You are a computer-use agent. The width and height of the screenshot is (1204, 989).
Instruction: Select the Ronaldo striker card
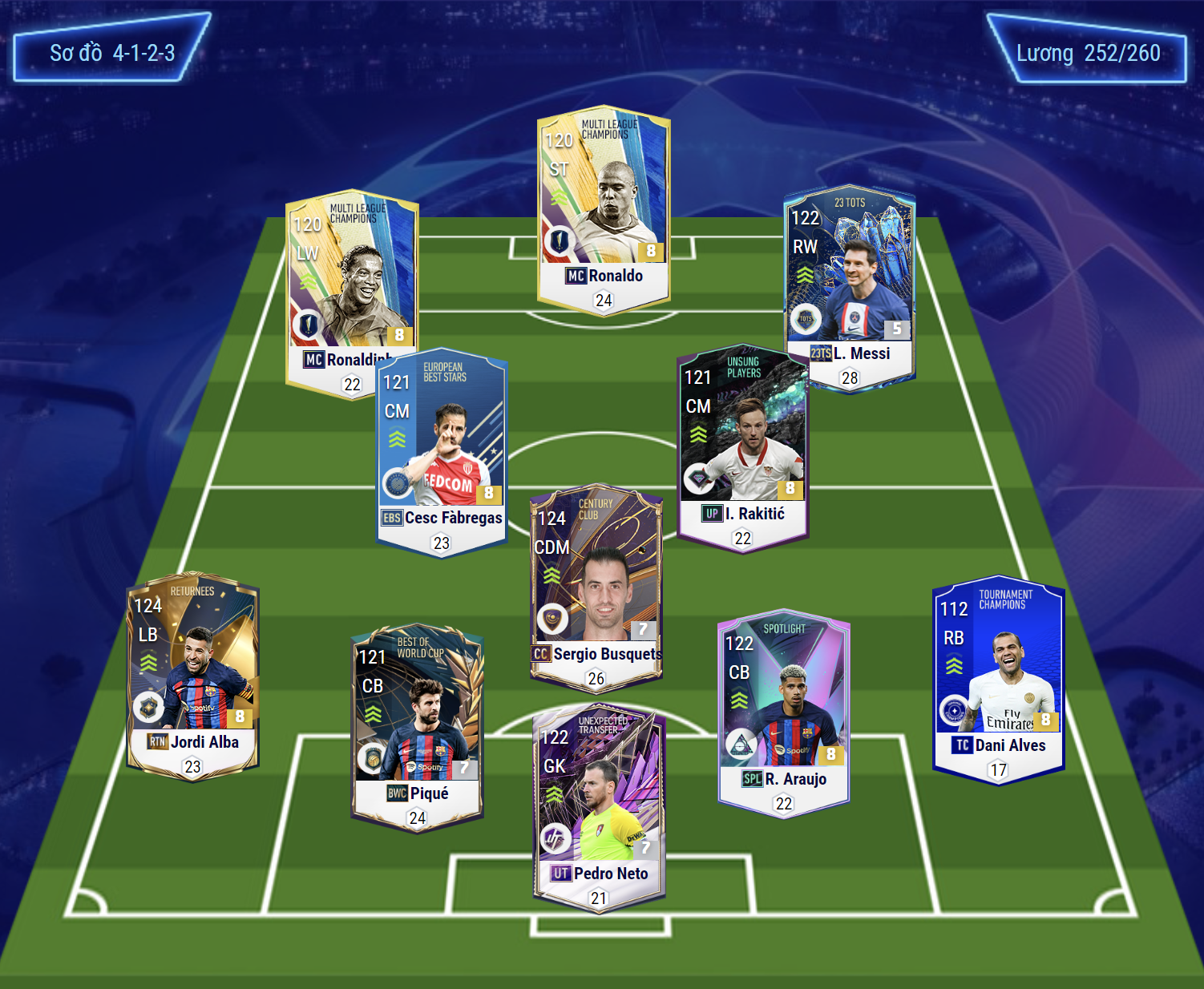coord(603,210)
